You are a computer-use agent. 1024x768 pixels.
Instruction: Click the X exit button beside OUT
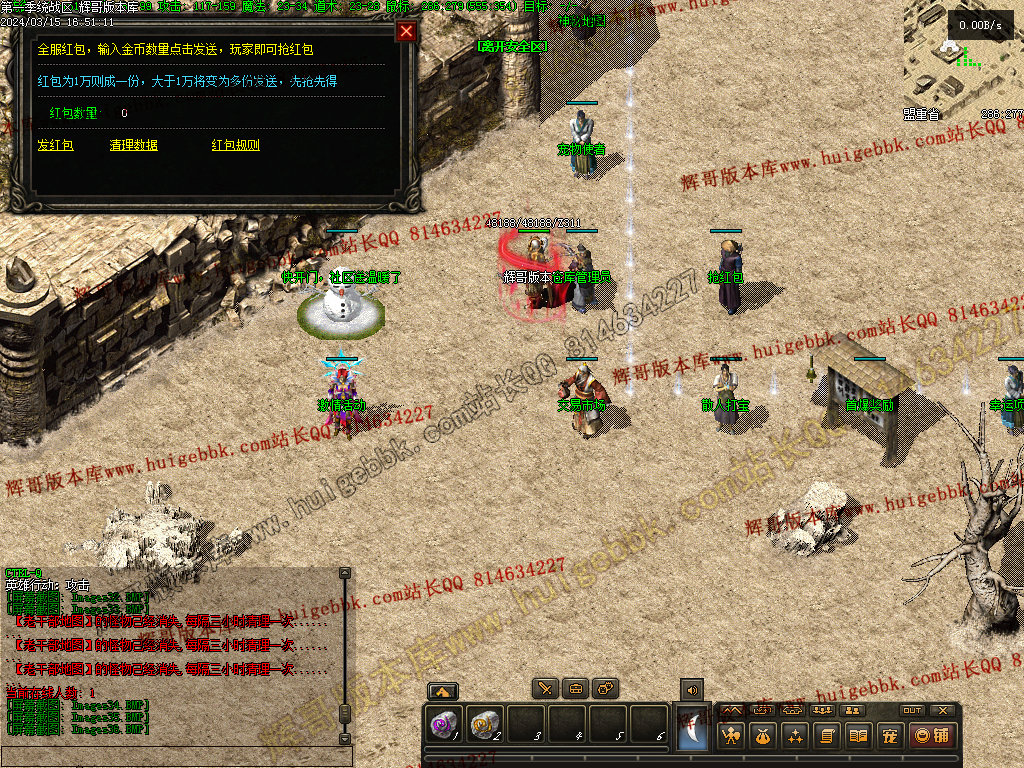942,710
